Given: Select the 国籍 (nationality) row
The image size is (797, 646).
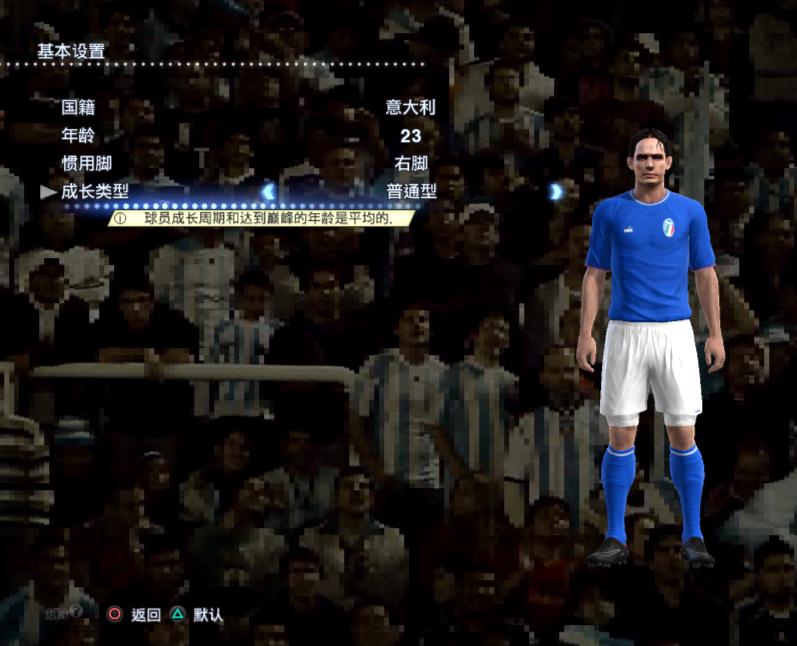Looking at the screenshot, I should [83, 107].
